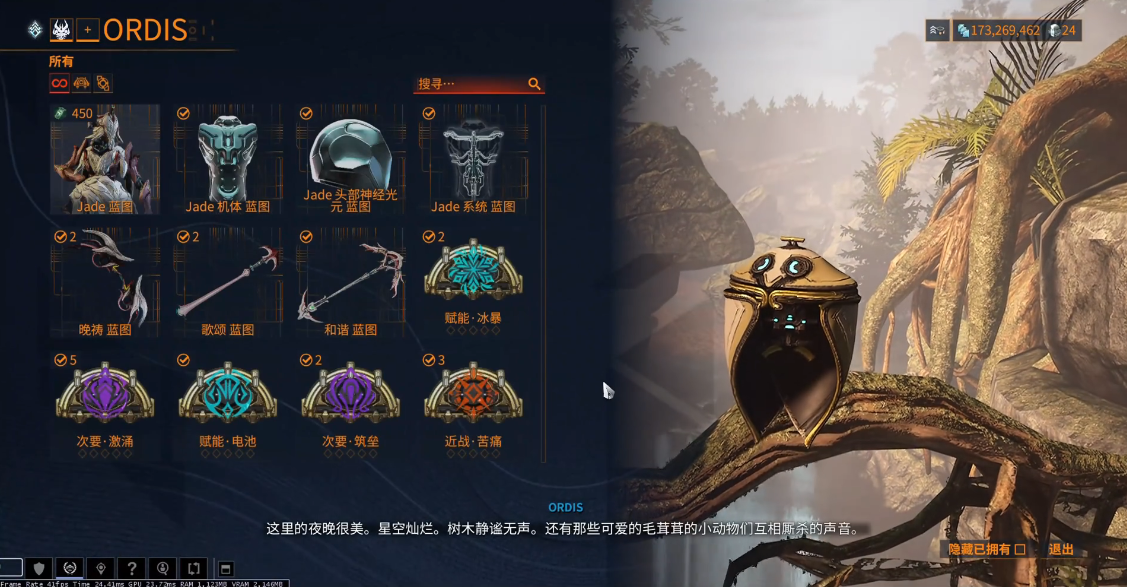This screenshot has width=1127, height=587.
Task: Select the 赋能·冰暴 arcane
Action: pyautogui.click(x=473, y=282)
